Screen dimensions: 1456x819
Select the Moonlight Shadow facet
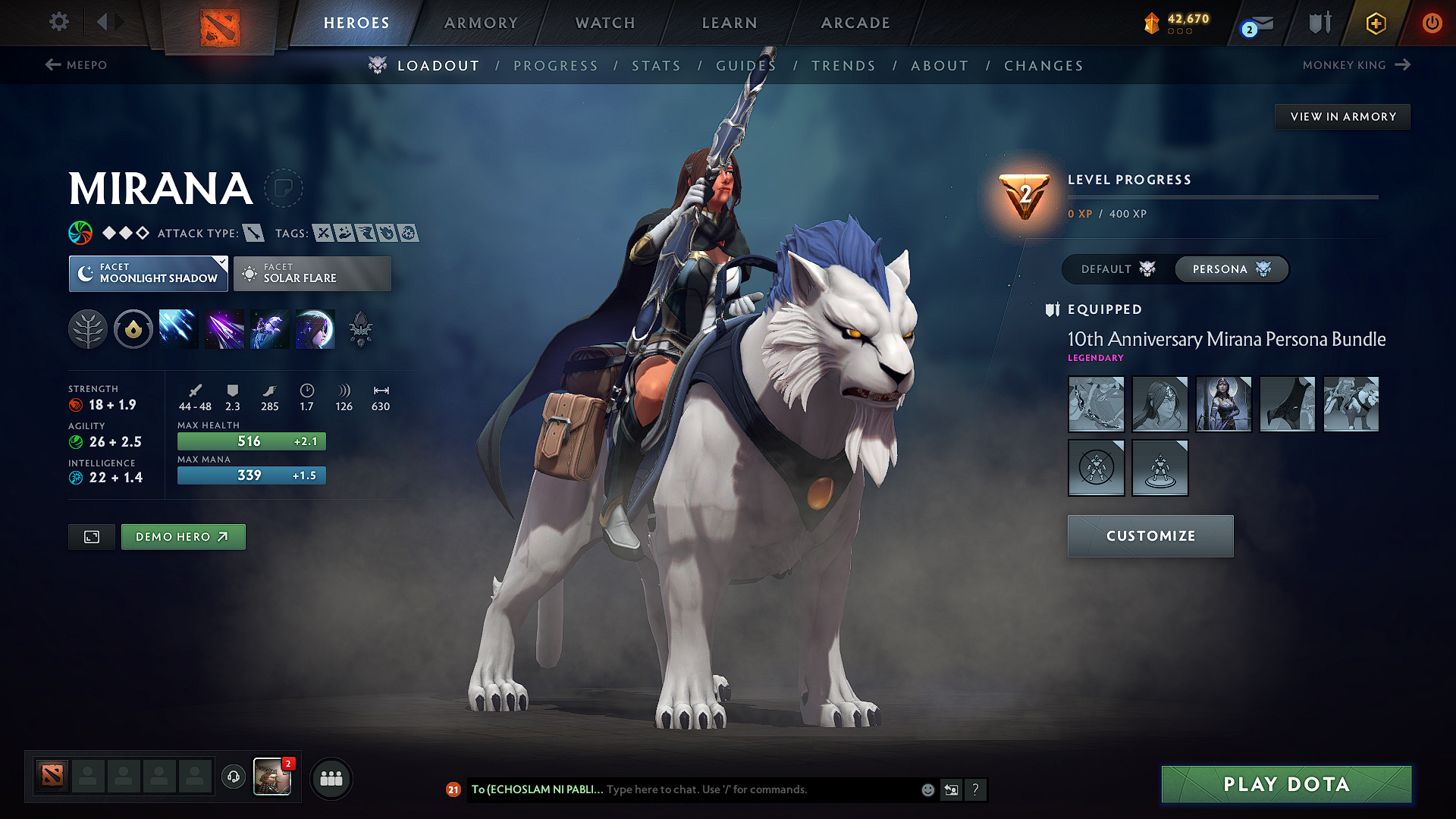click(x=148, y=273)
